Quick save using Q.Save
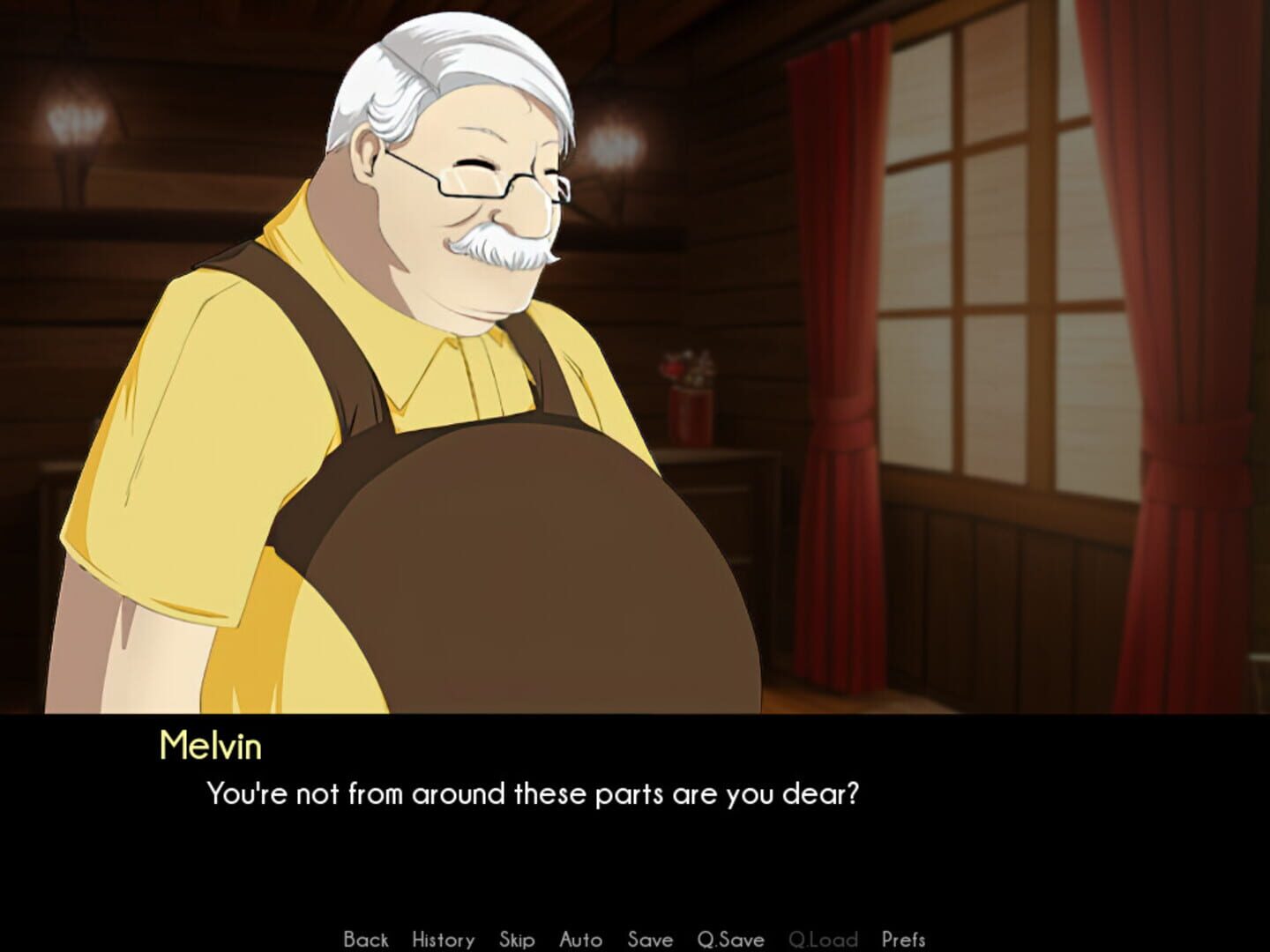Viewport: 1270px width, 952px height. tap(729, 940)
